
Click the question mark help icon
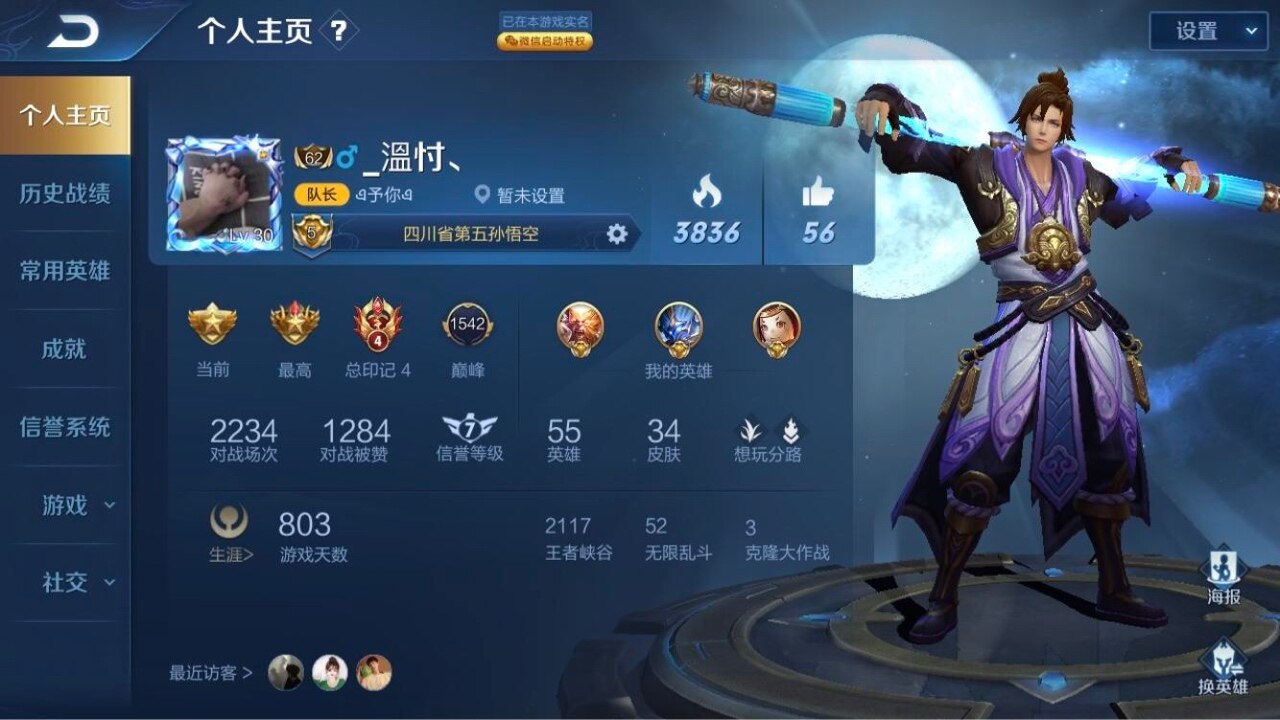[339, 31]
